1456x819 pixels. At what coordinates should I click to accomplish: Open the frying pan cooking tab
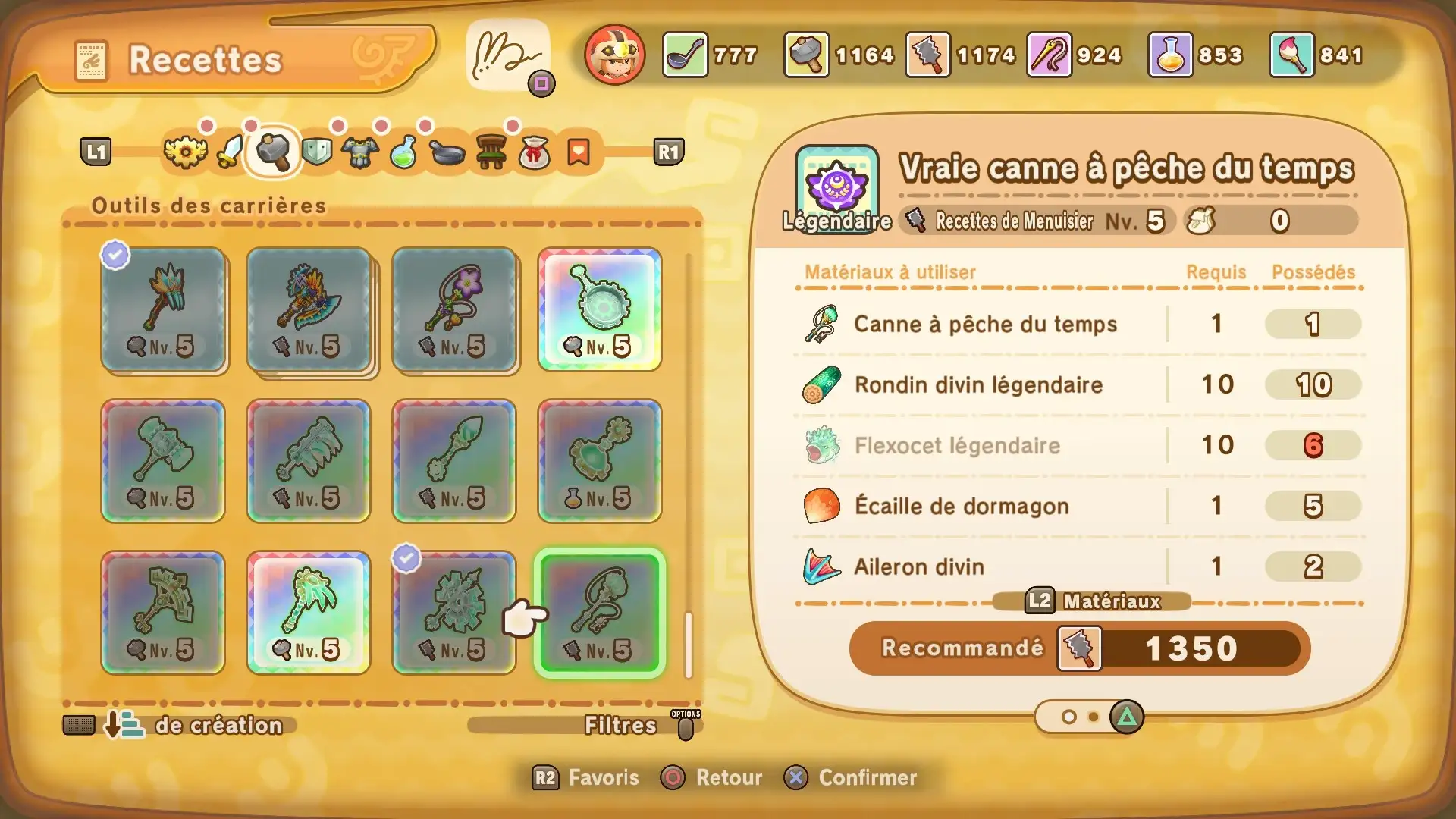tap(447, 152)
